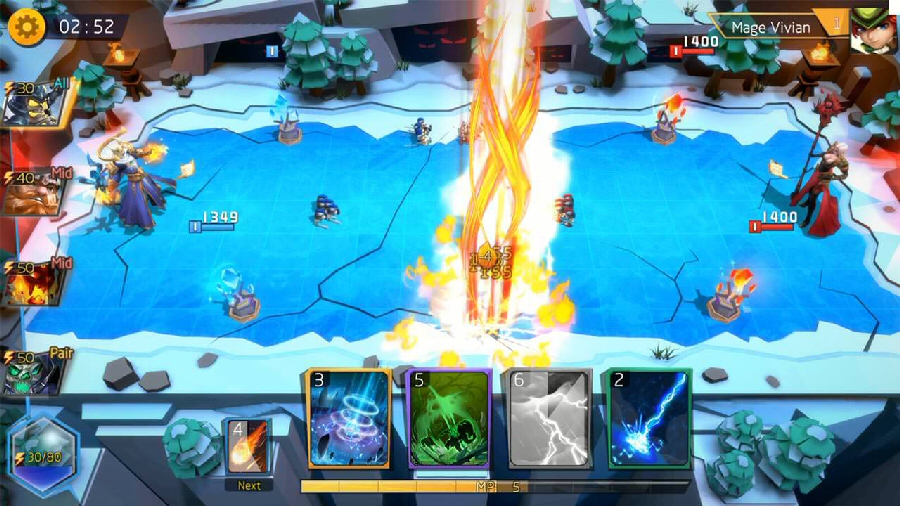
Task: Click the Next fireball card preview
Action: click(x=248, y=446)
